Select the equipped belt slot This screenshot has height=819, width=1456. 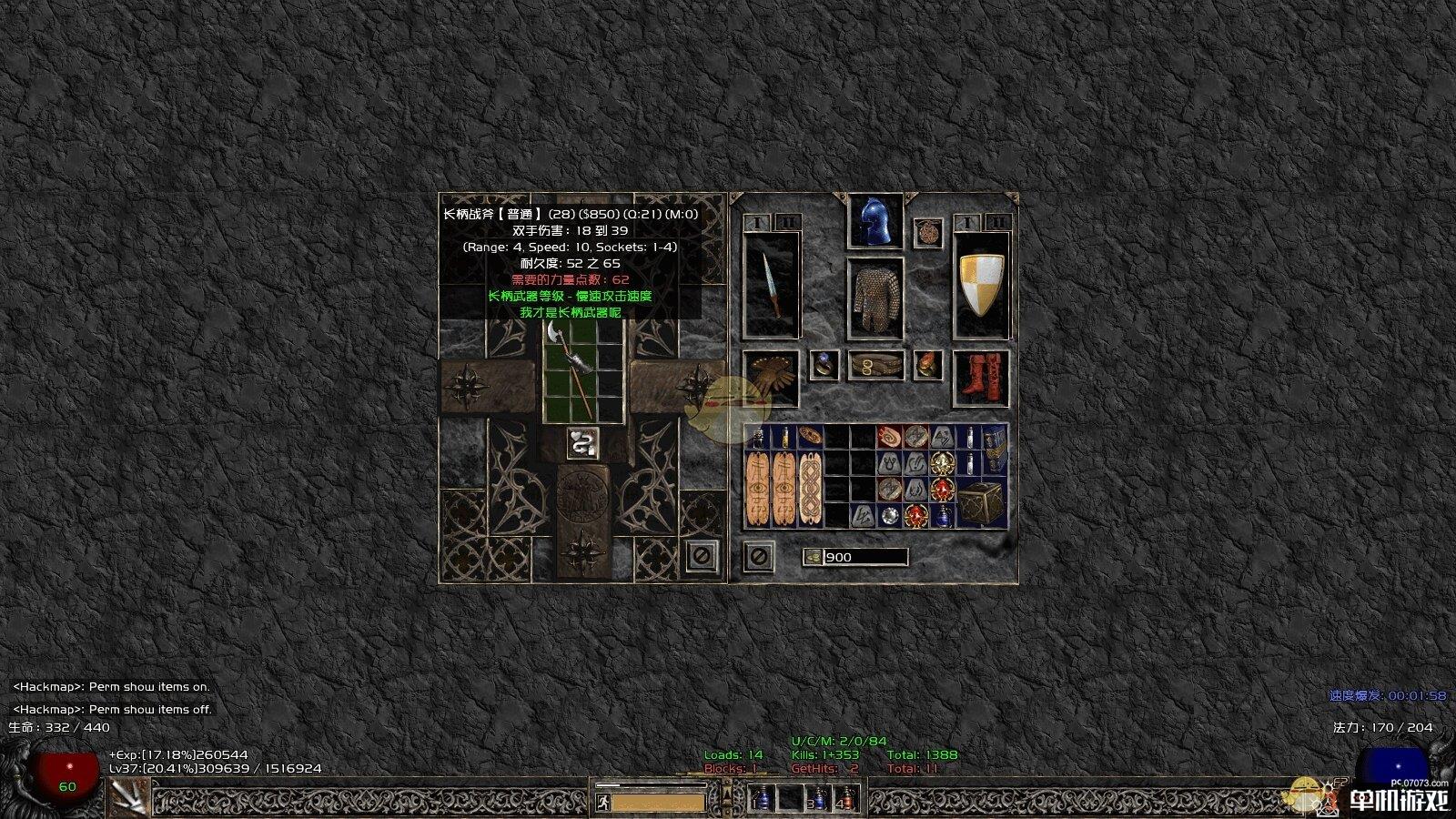tap(875, 366)
